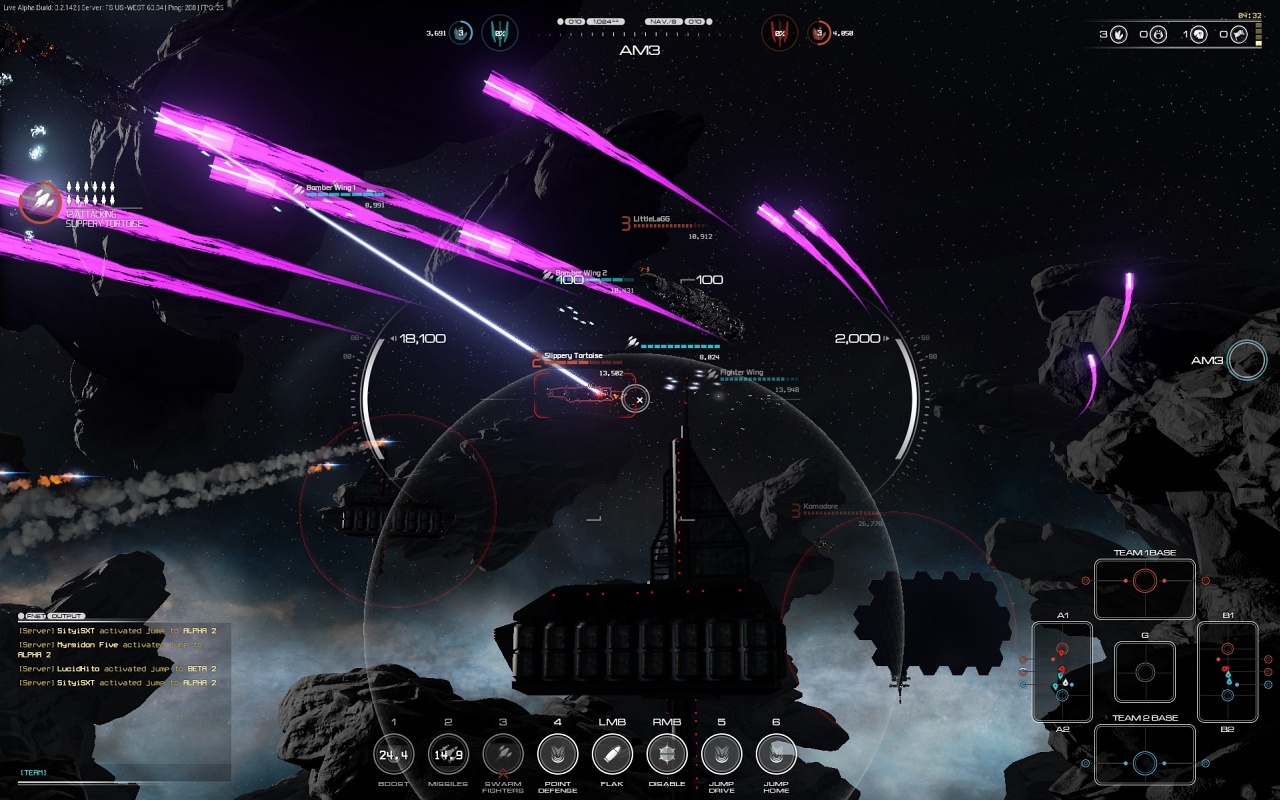
Task: Pick the central G sector on the map
Action: (1145, 671)
